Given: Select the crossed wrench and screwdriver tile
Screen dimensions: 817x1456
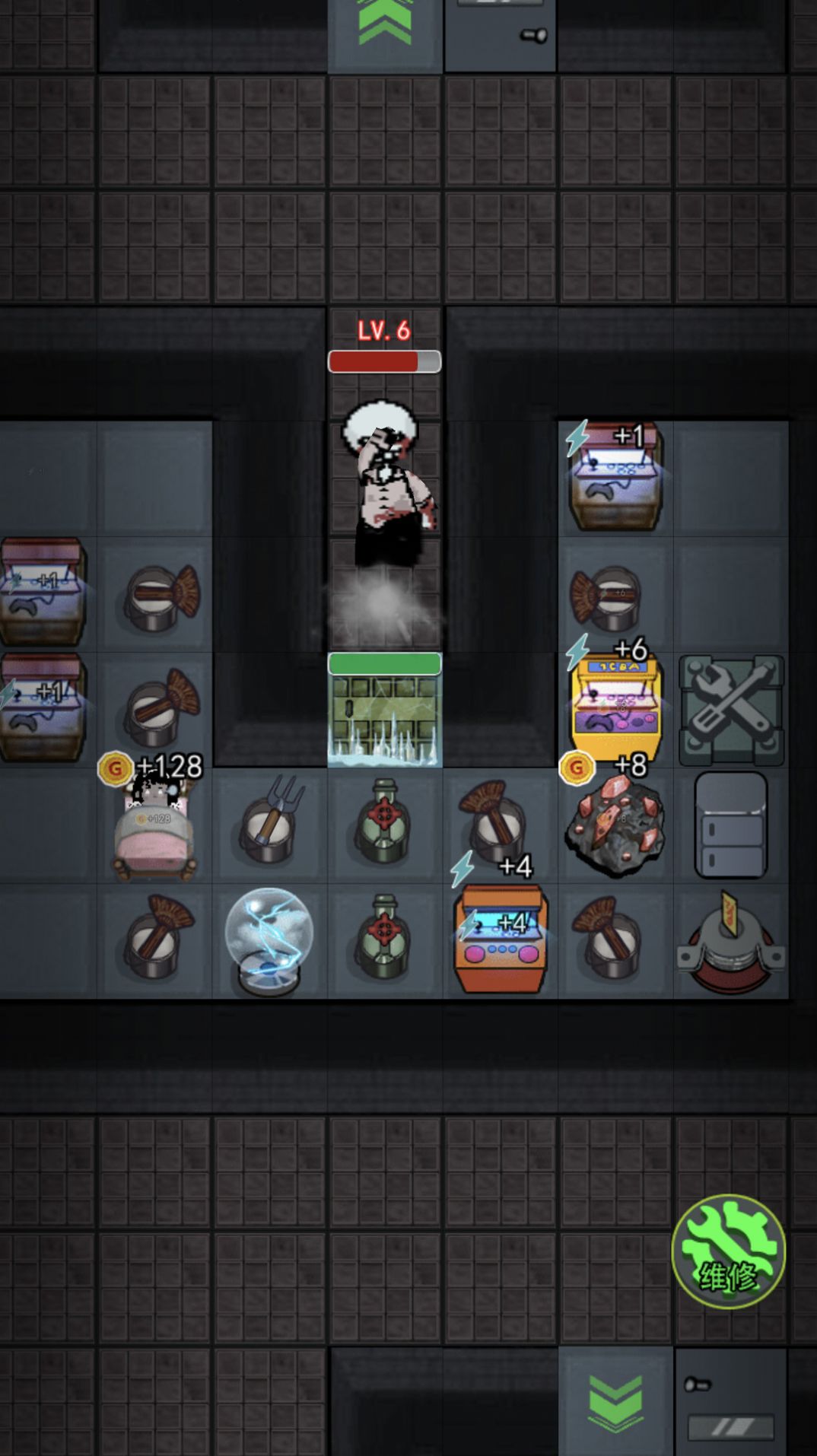Looking at the screenshot, I should coord(731,710).
